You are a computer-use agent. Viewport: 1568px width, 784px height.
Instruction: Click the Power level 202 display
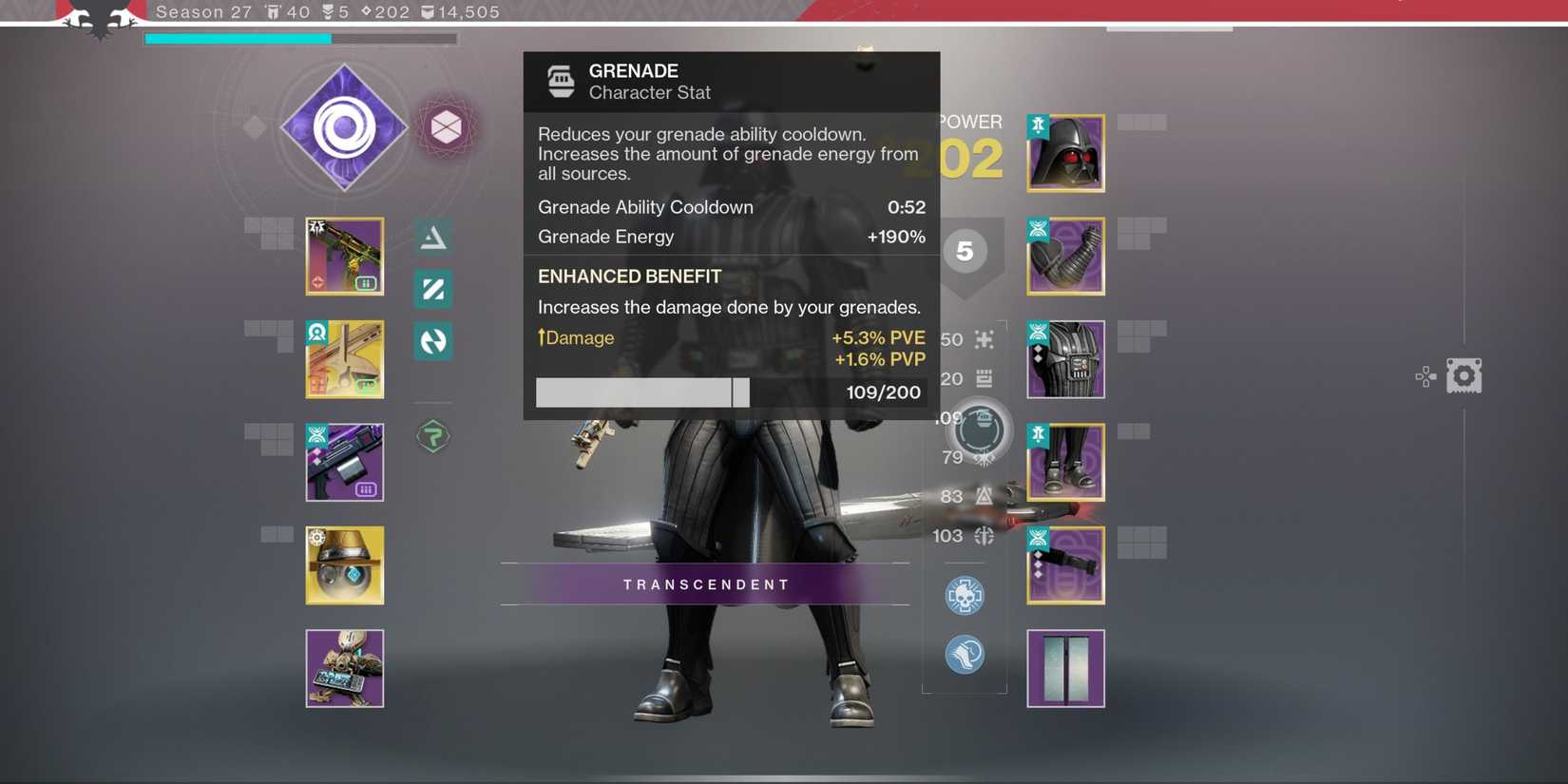pyautogui.click(x=969, y=157)
